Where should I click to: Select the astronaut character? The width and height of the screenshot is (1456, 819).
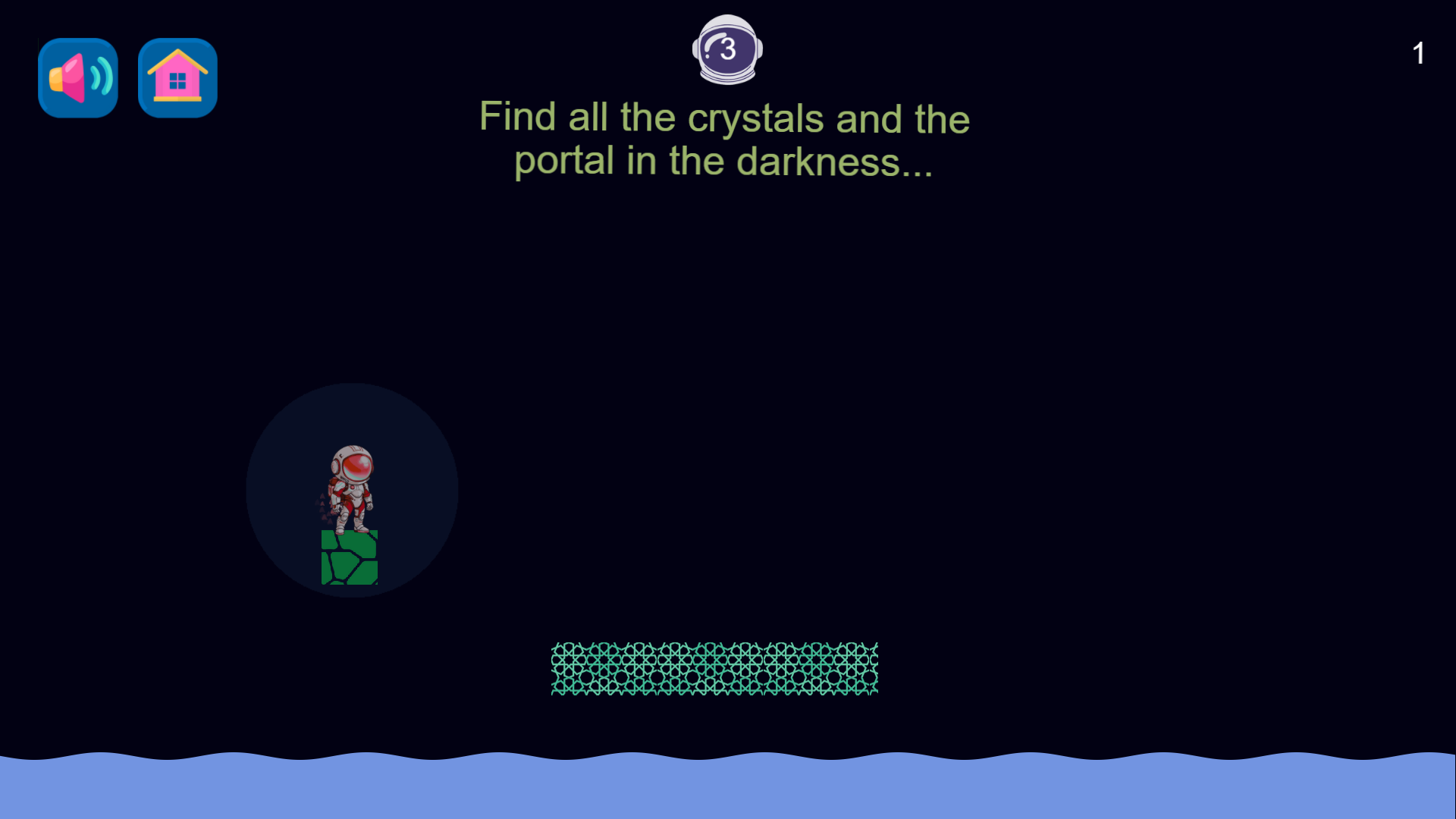point(351,489)
